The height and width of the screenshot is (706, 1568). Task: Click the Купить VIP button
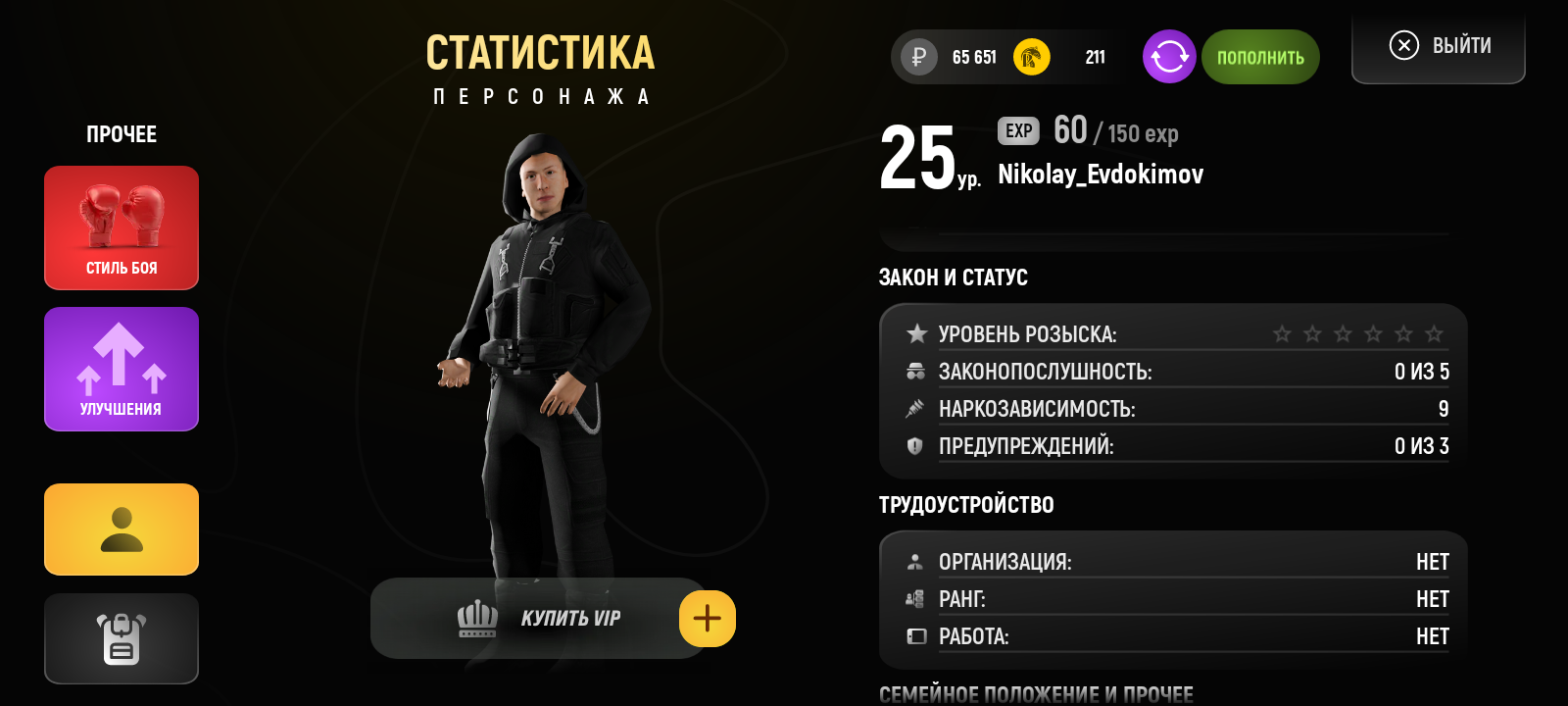(x=537, y=619)
